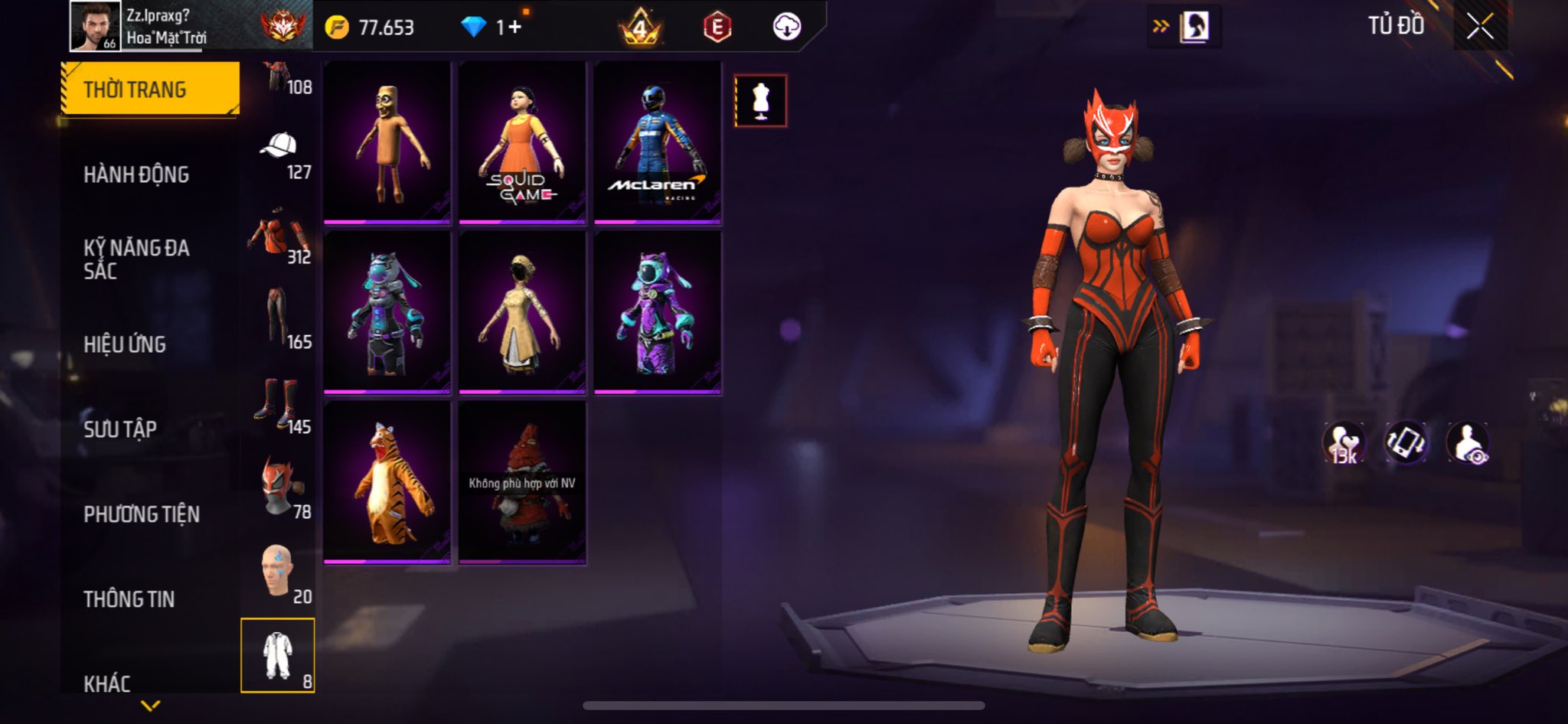The height and width of the screenshot is (724, 1568).
Task: Select the white jumpsuit set category
Action: (x=278, y=655)
